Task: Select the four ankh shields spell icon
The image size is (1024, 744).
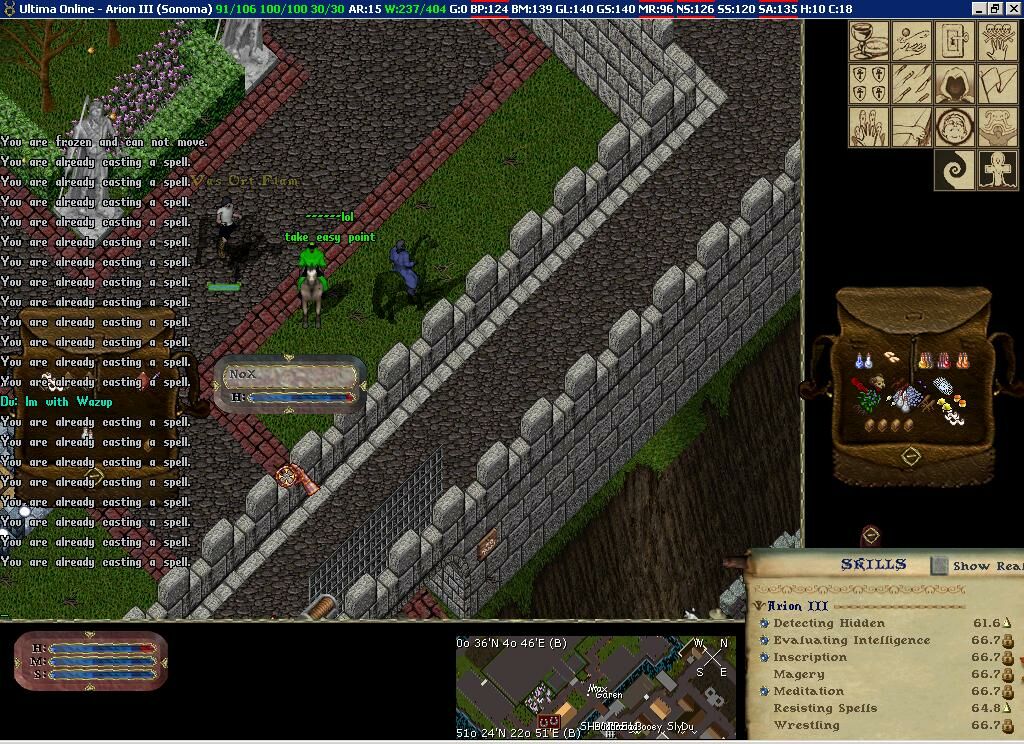Action: [868, 85]
